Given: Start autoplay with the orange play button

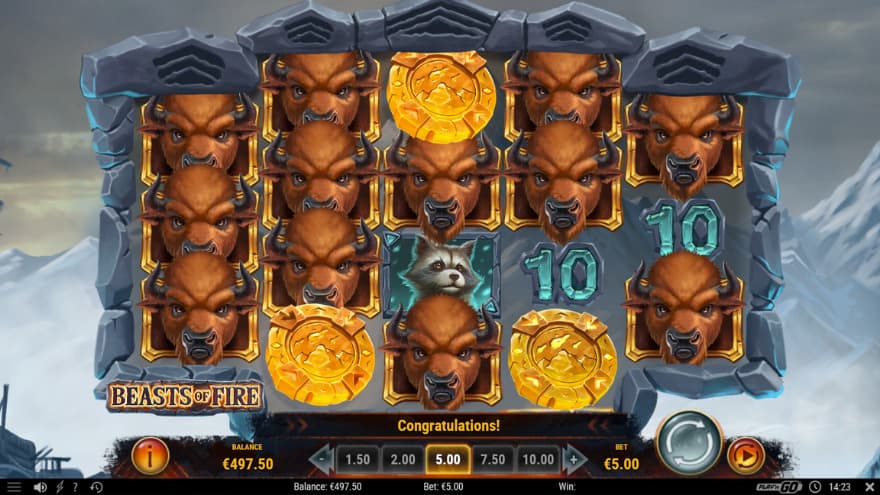Looking at the screenshot, I should (745, 456).
